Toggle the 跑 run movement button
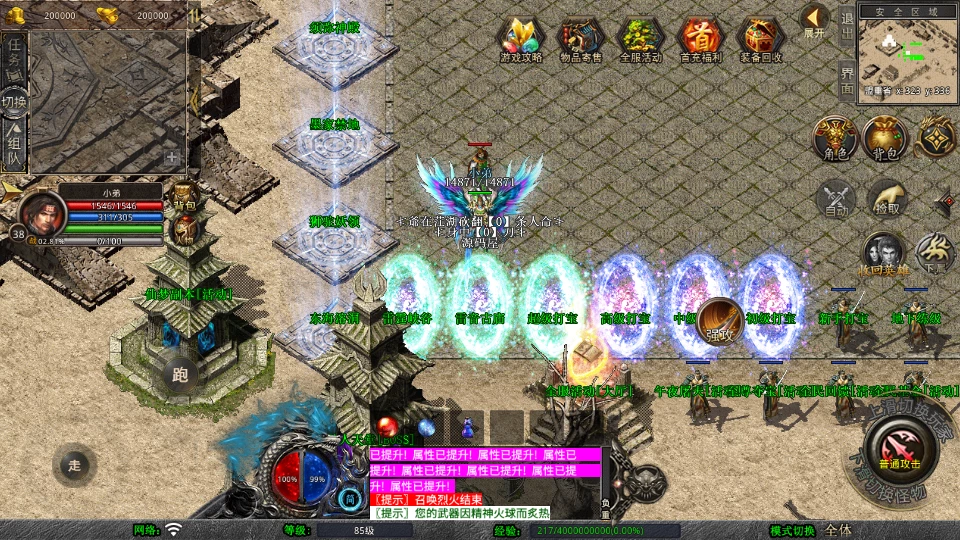Screen dimensions: 960x540 click(180, 374)
